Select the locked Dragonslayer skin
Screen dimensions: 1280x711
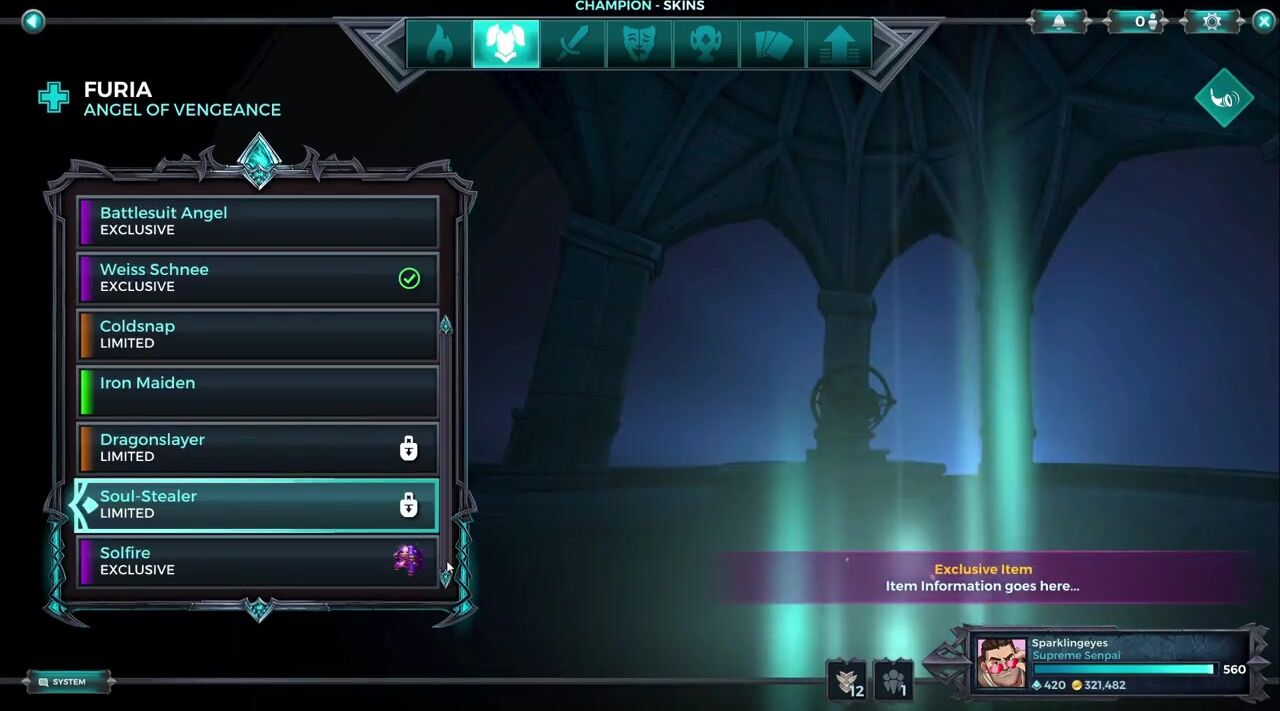coord(258,448)
